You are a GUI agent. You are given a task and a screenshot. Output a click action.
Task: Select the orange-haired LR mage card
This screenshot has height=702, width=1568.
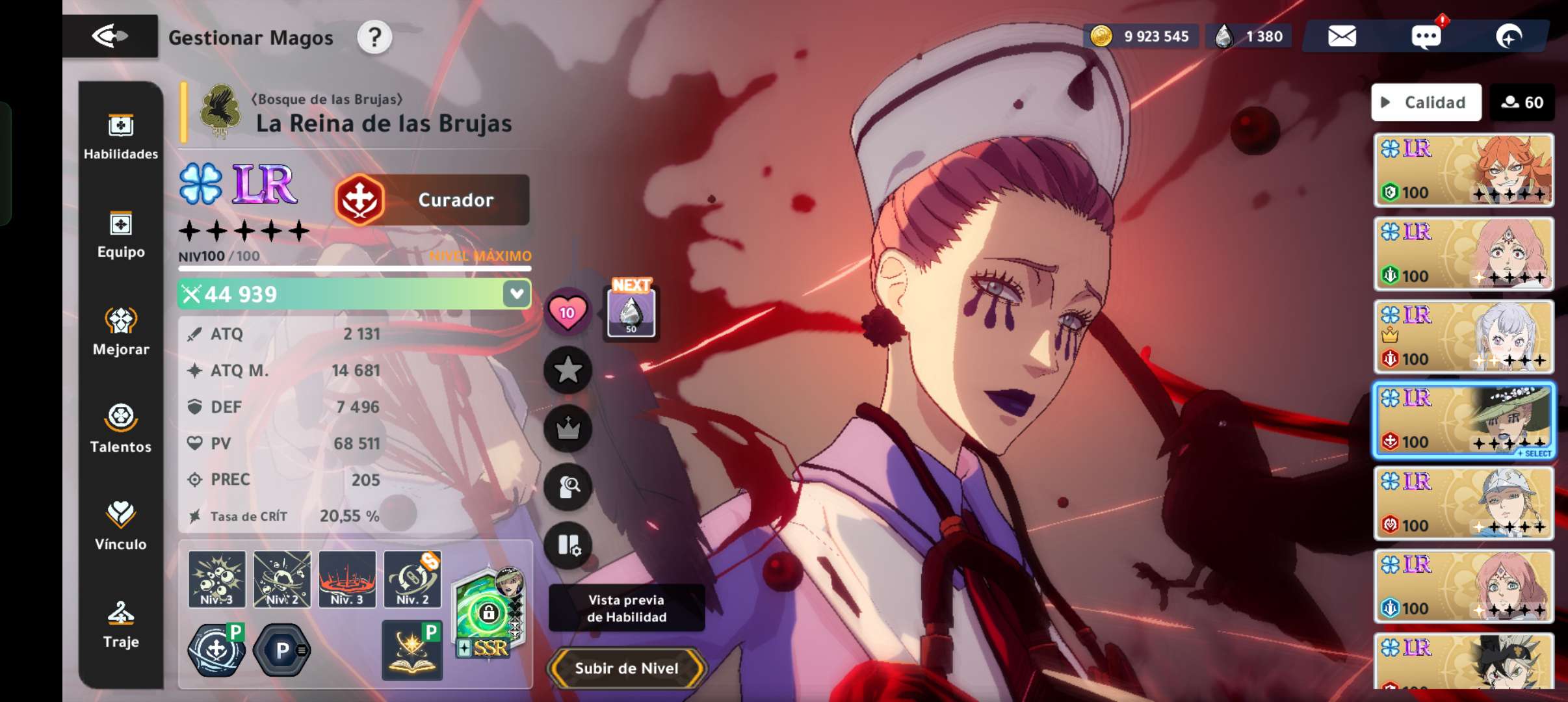[x=1463, y=170]
